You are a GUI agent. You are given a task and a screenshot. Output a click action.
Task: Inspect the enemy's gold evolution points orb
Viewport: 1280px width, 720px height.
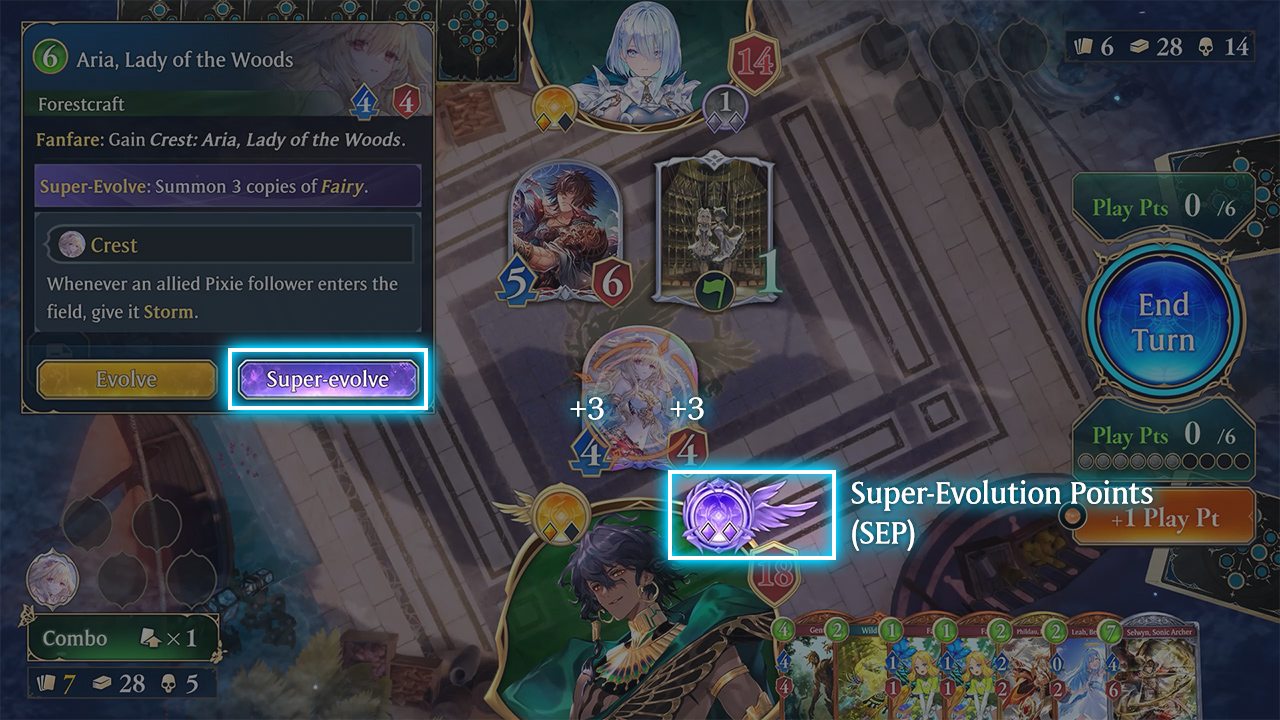click(x=553, y=108)
